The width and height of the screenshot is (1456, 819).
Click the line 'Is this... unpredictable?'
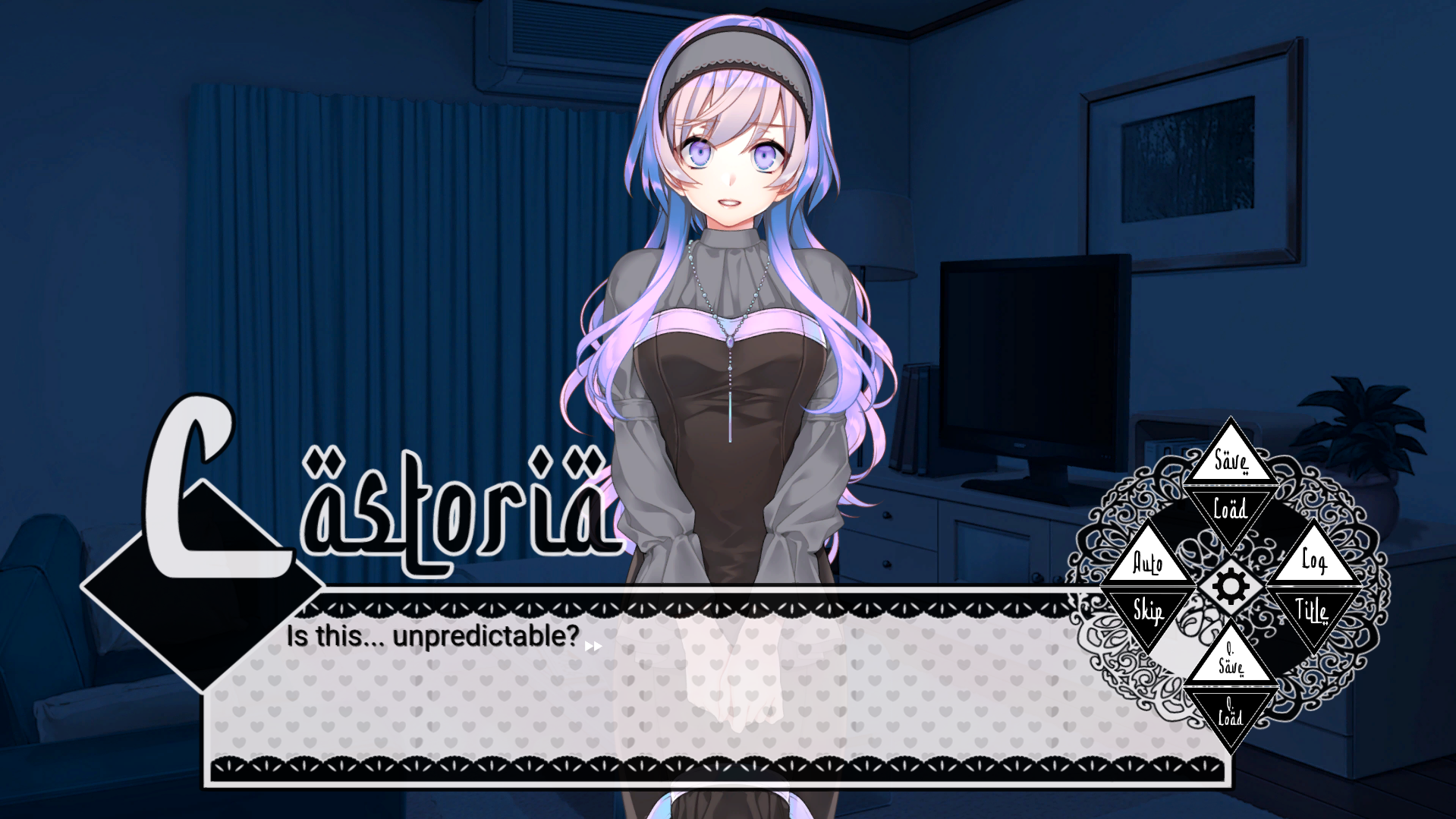[432, 638]
